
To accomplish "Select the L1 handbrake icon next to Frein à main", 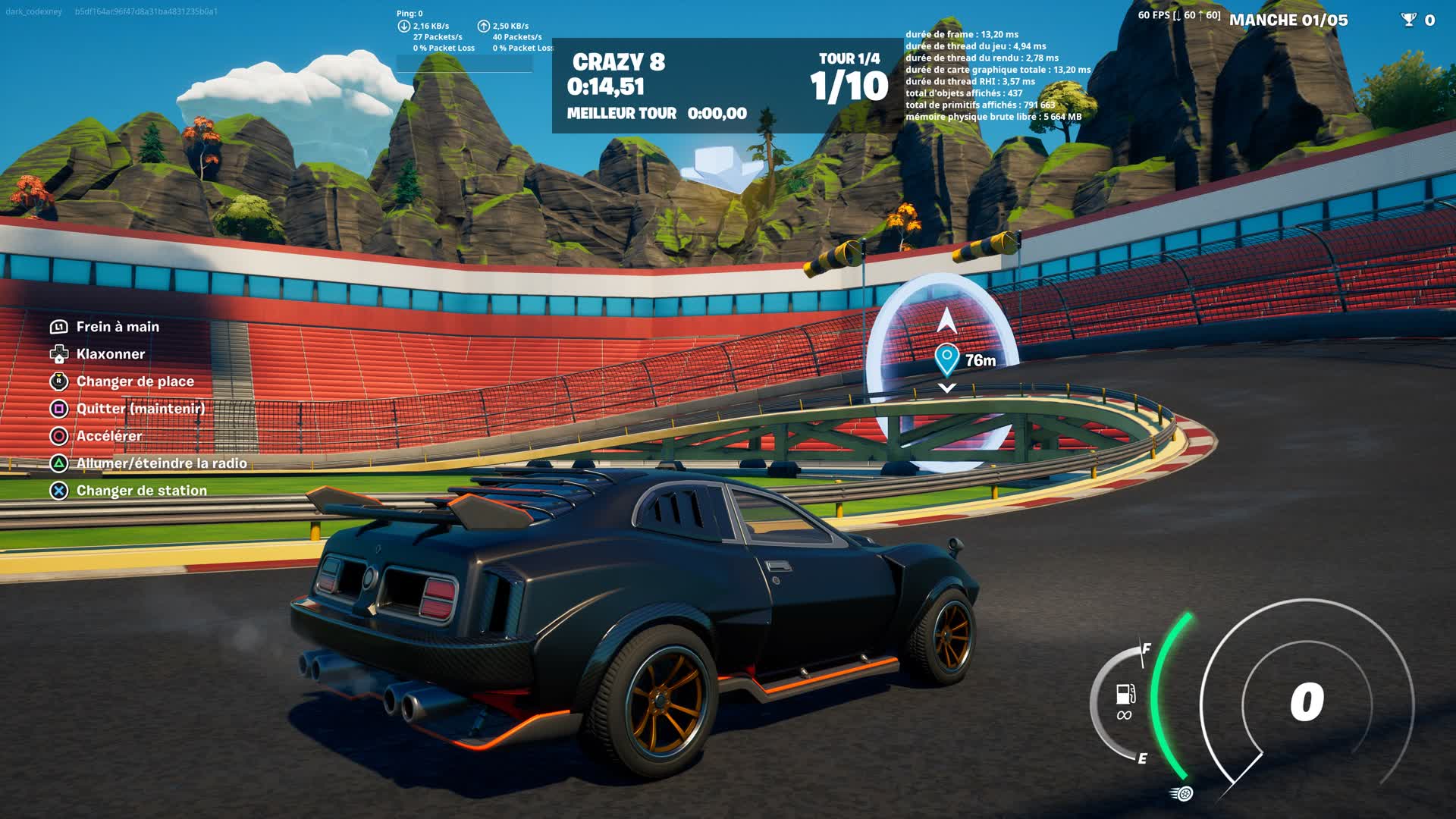I will 58,326.
